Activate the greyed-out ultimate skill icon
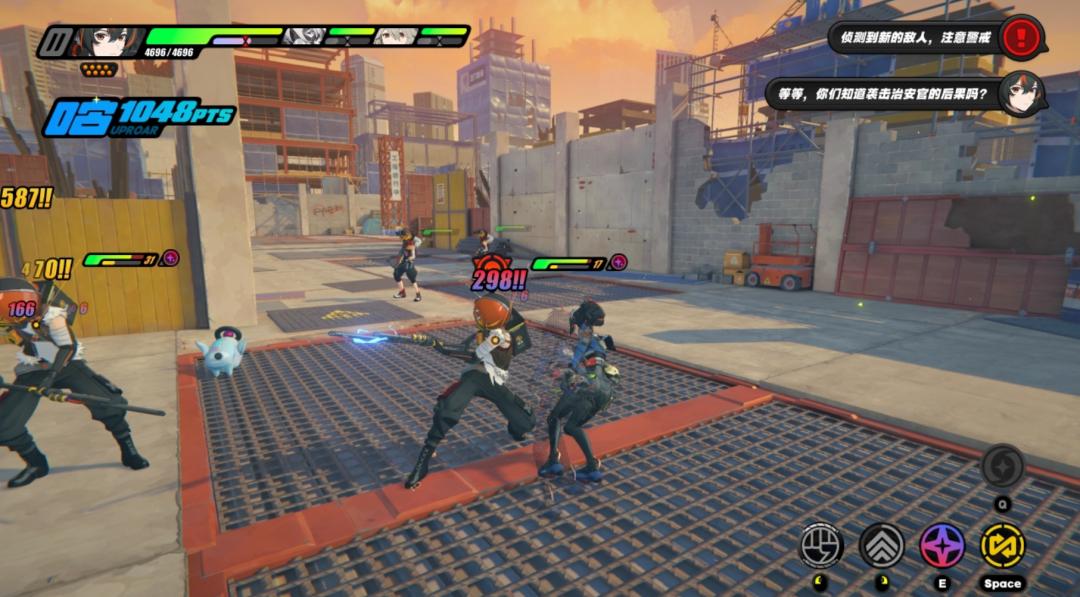The height and width of the screenshot is (597, 1080). 1002,466
